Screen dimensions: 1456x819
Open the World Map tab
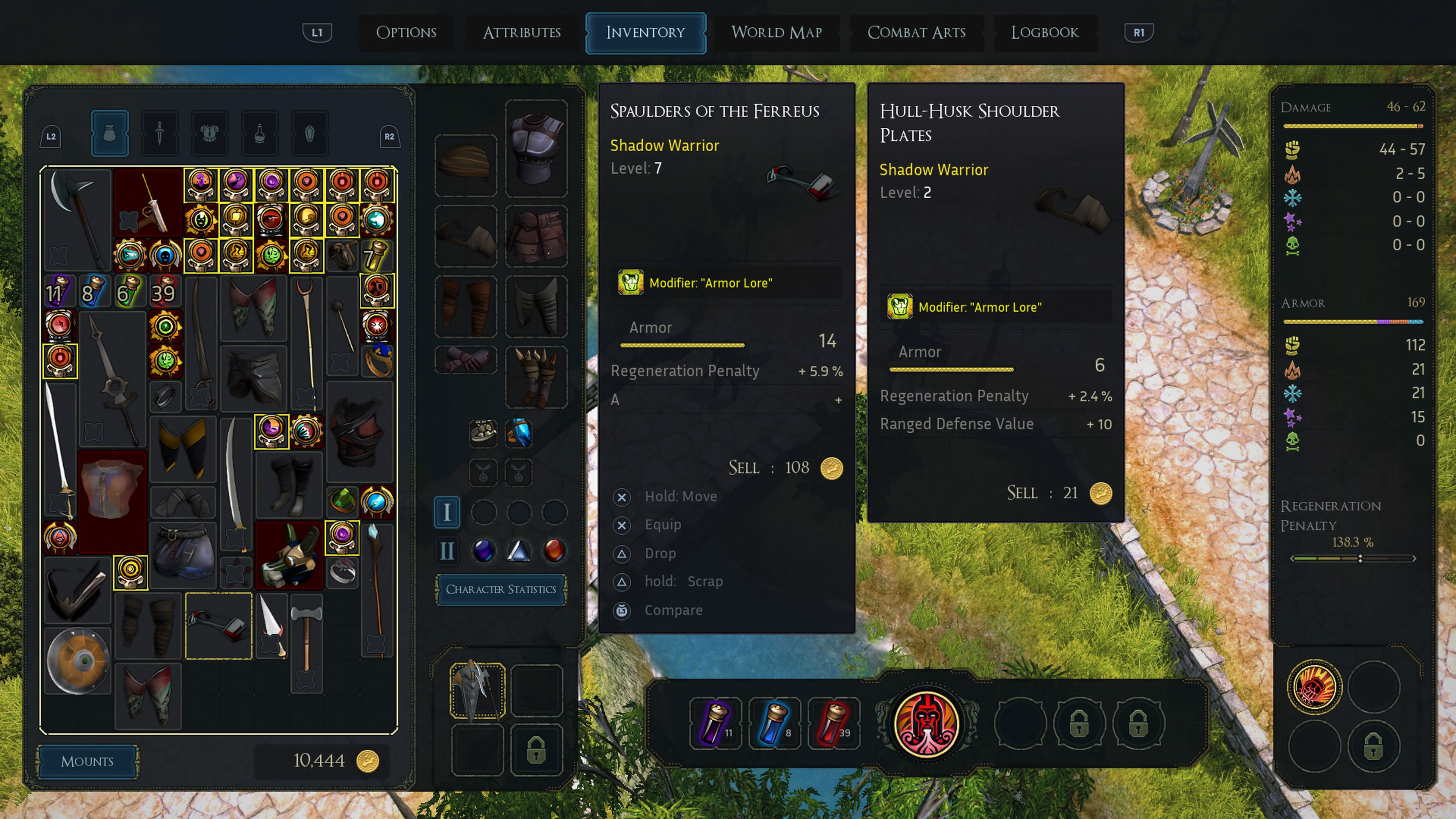[776, 32]
